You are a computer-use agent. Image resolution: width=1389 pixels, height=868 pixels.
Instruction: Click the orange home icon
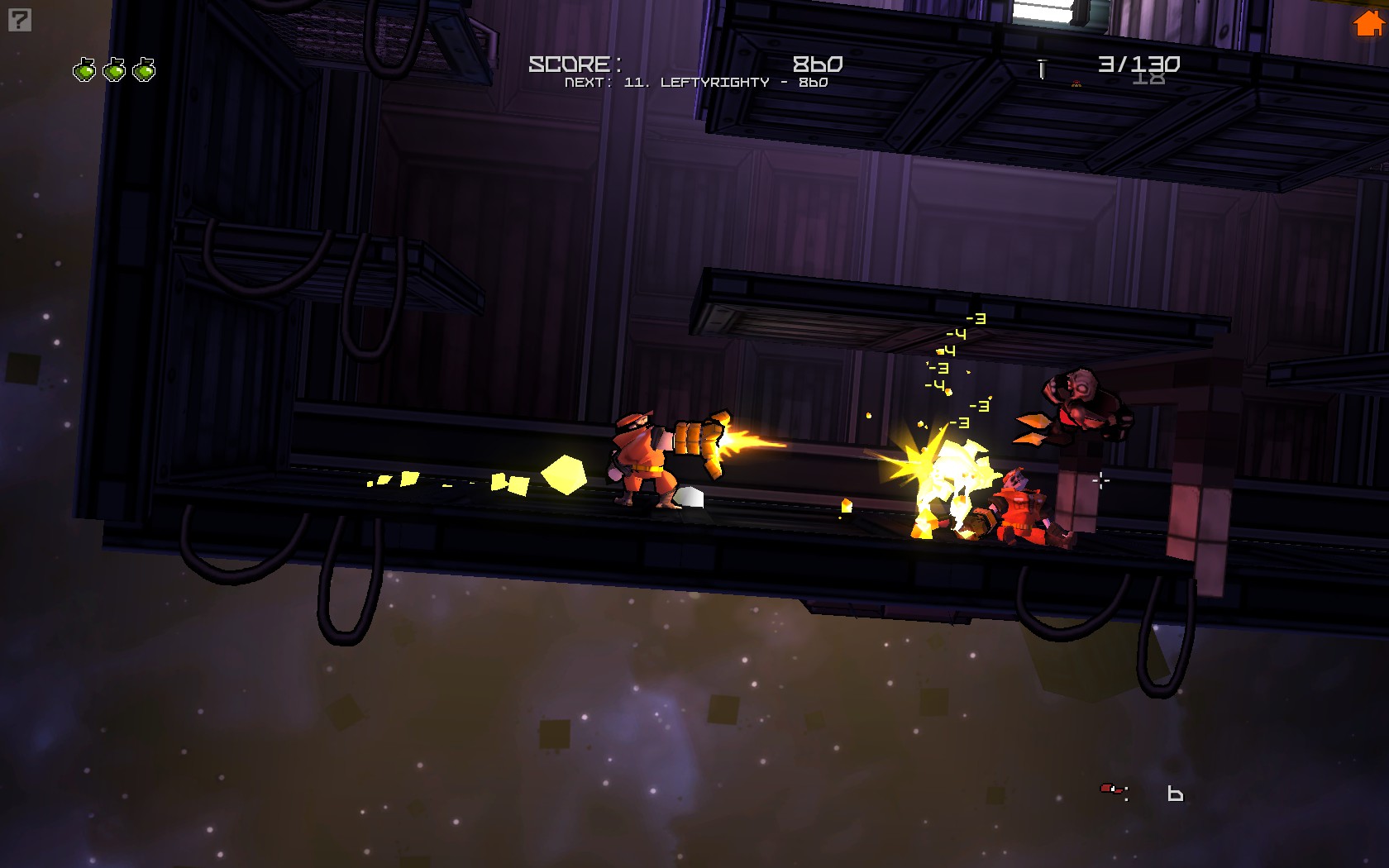click(1368, 24)
